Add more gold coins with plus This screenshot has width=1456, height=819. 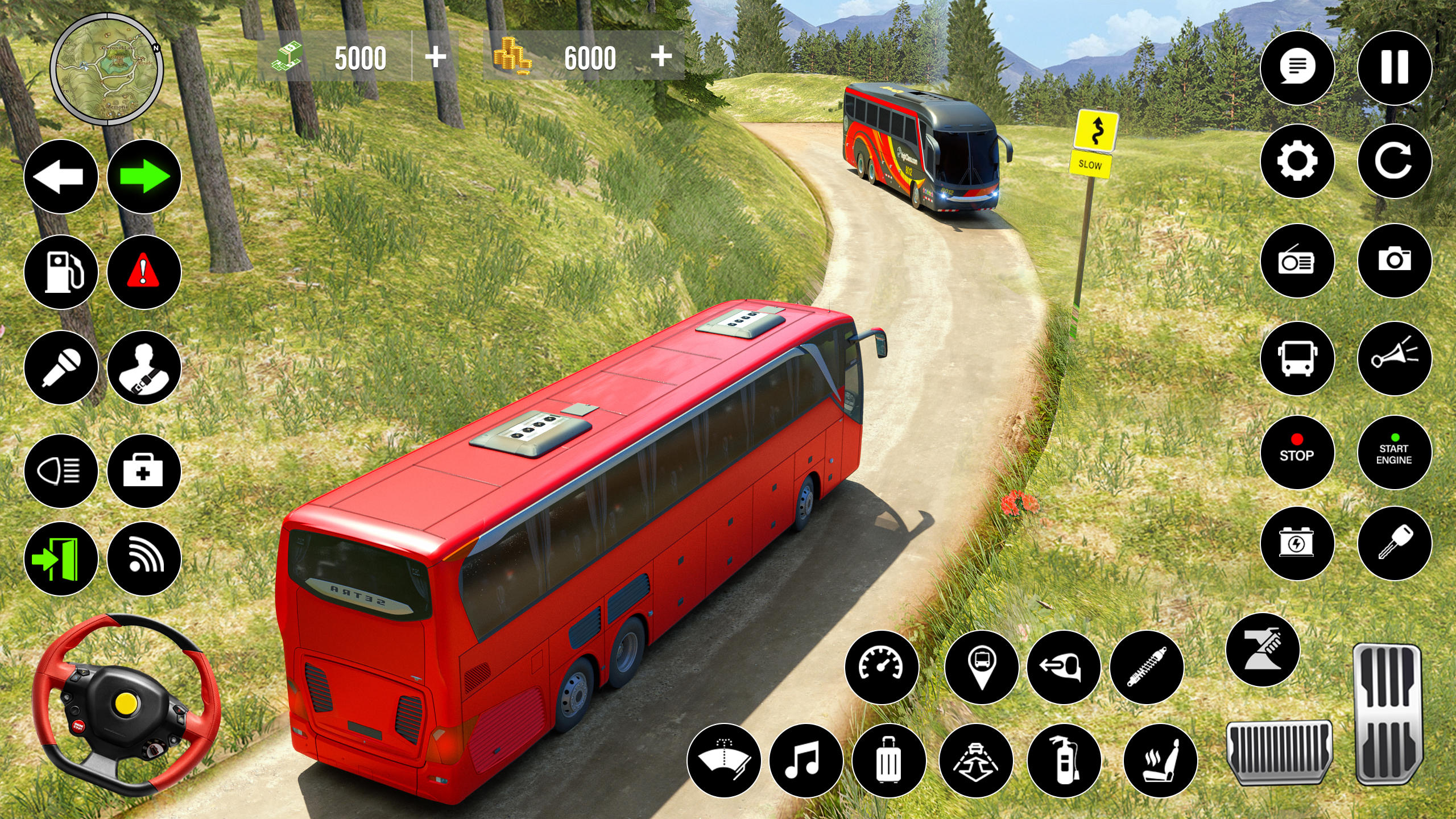[661, 56]
